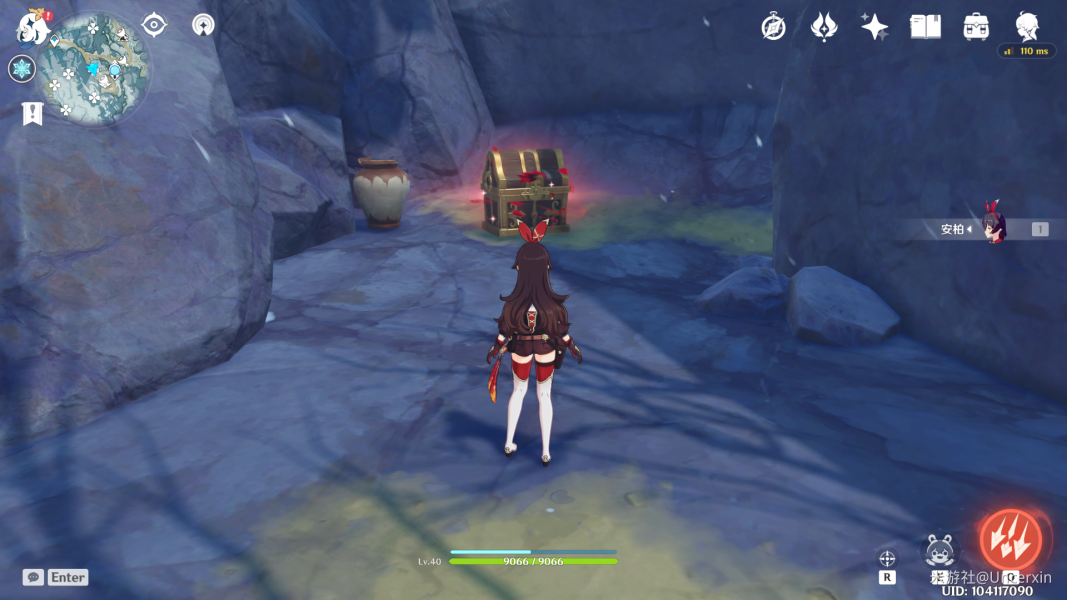
Task: Open the map from the circular minimap
Action: 94,68
